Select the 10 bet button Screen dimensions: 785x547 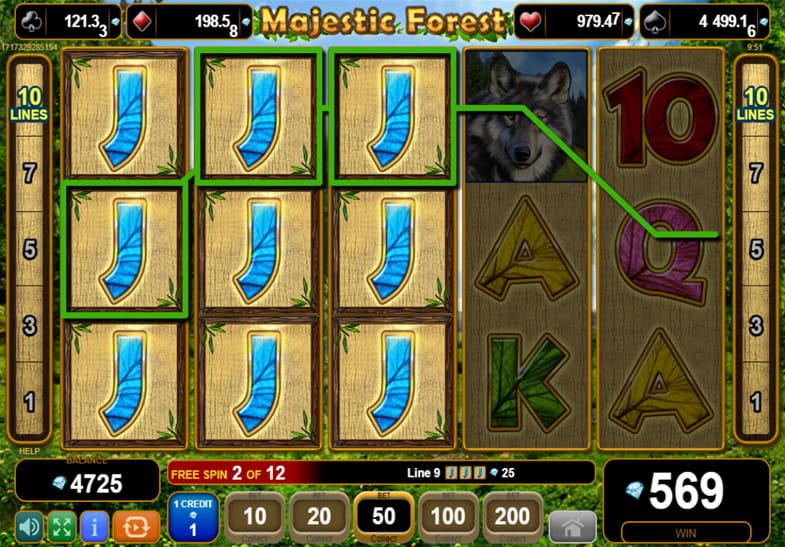click(x=255, y=518)
